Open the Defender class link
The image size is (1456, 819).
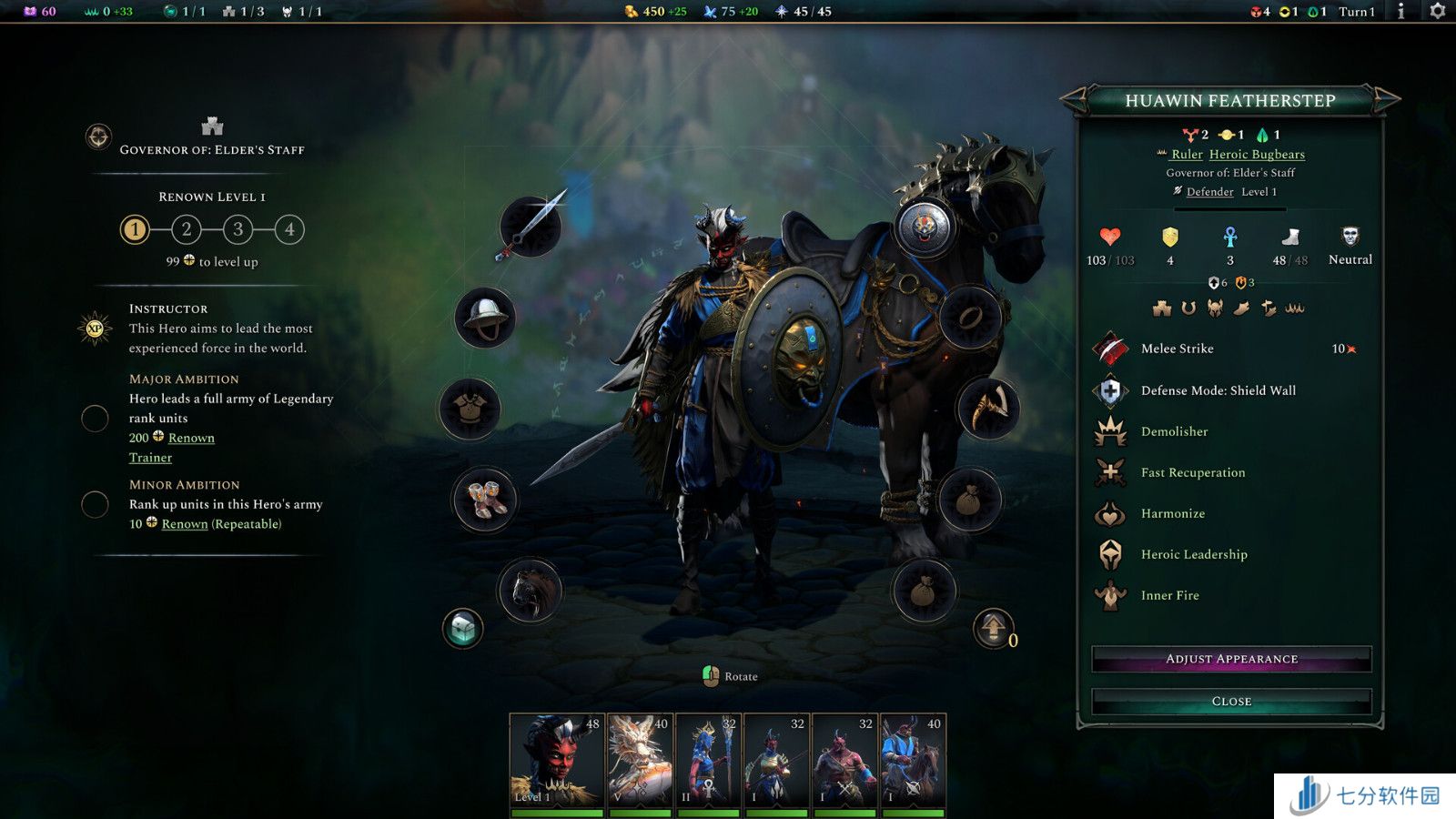tap(1209, 192)
